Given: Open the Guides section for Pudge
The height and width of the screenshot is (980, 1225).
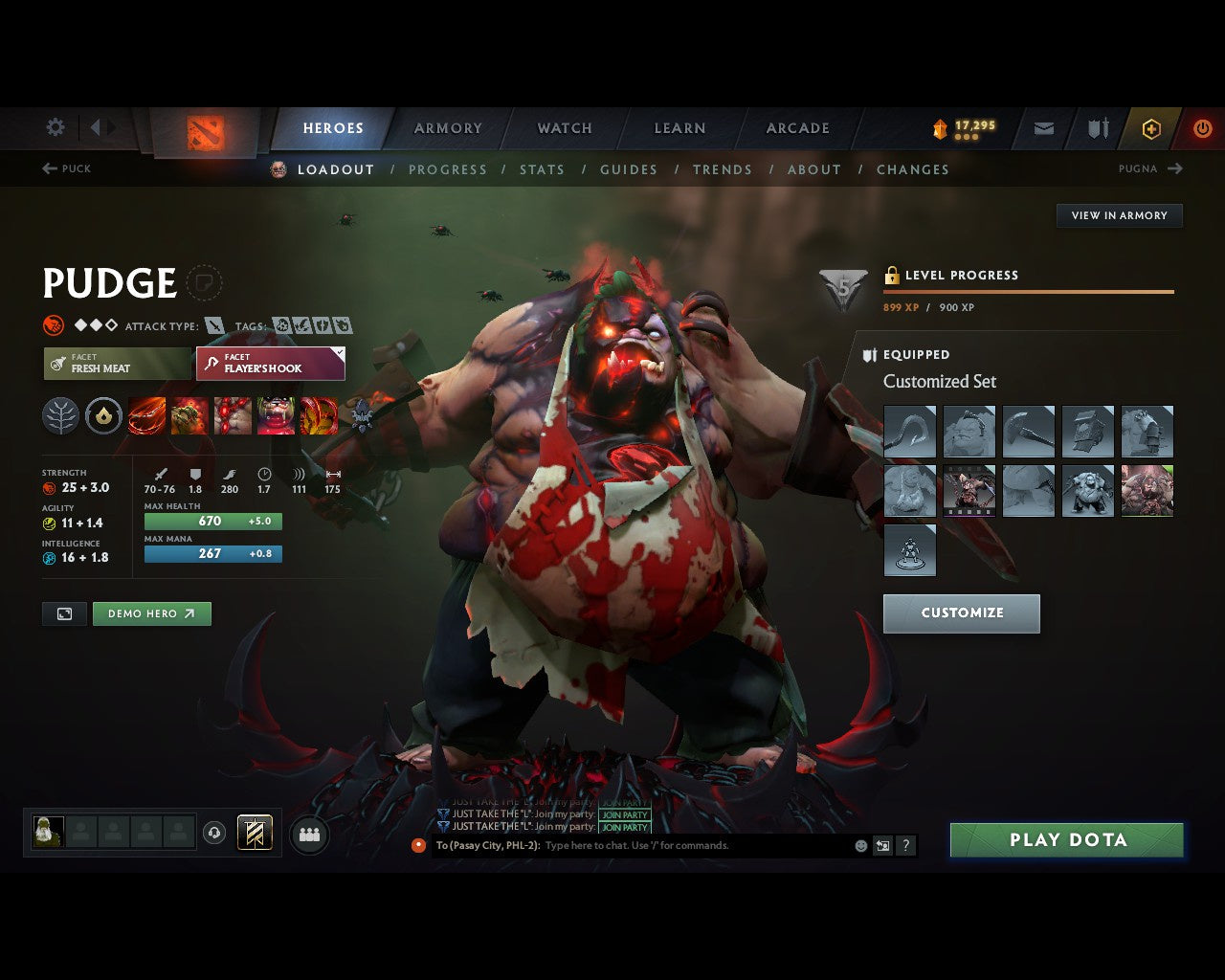Looking at the screenshot, I should pos(629,169).
